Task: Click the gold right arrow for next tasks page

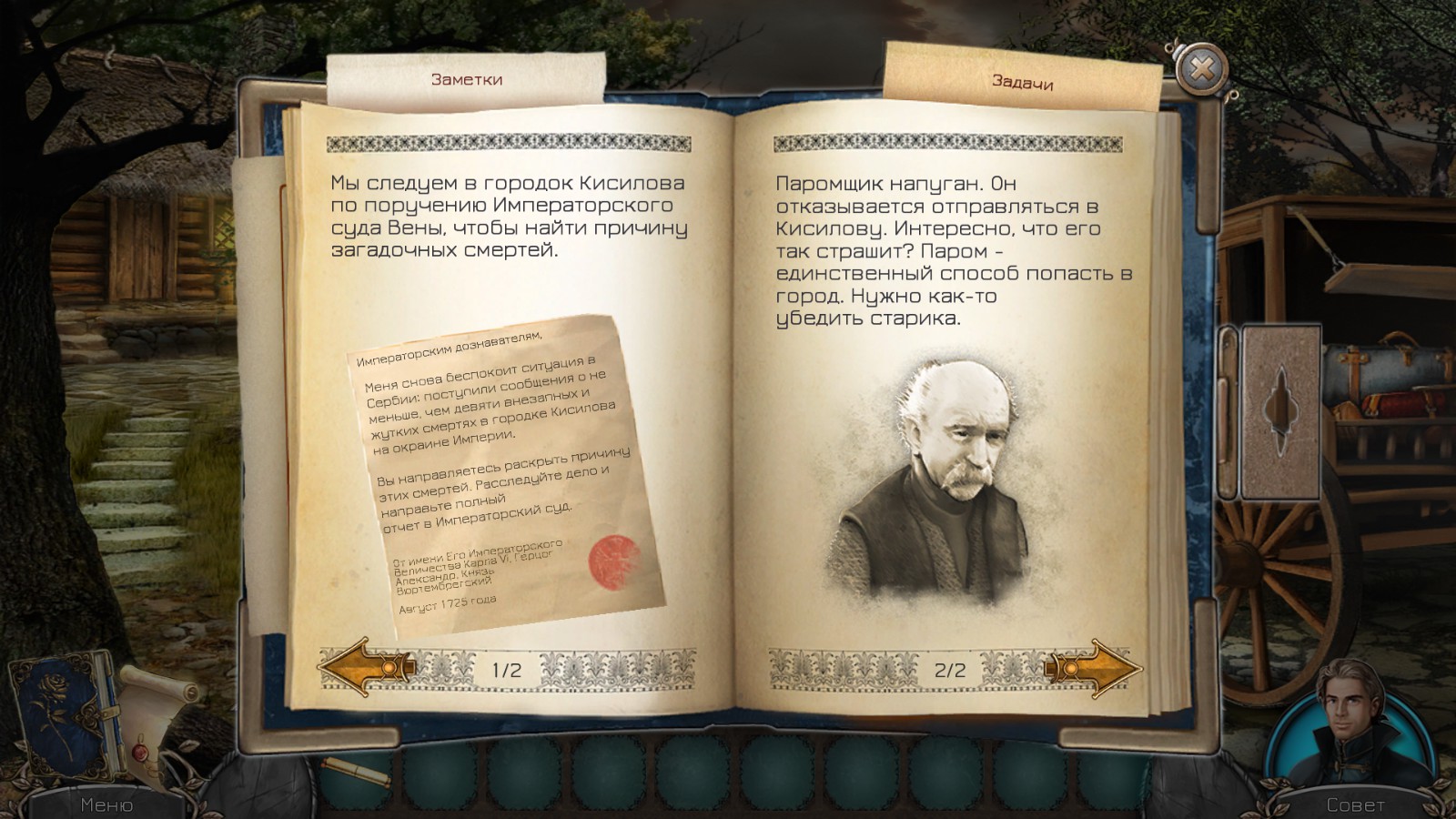Action: pyautogui.click(x=1097, y=667)
